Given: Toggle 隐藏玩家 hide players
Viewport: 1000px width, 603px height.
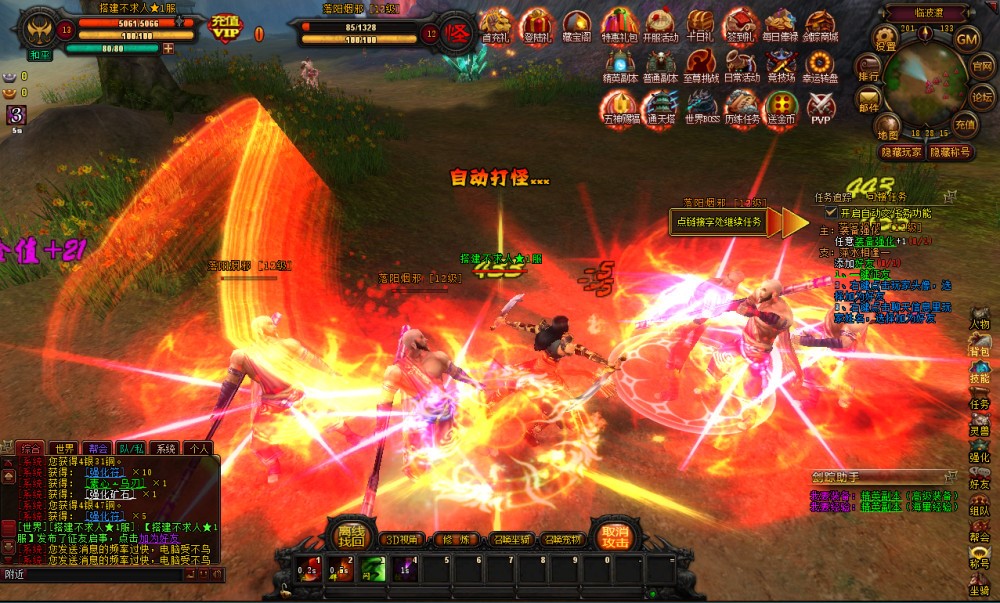Looking at the screenshot, I should (x=901, y=152).
